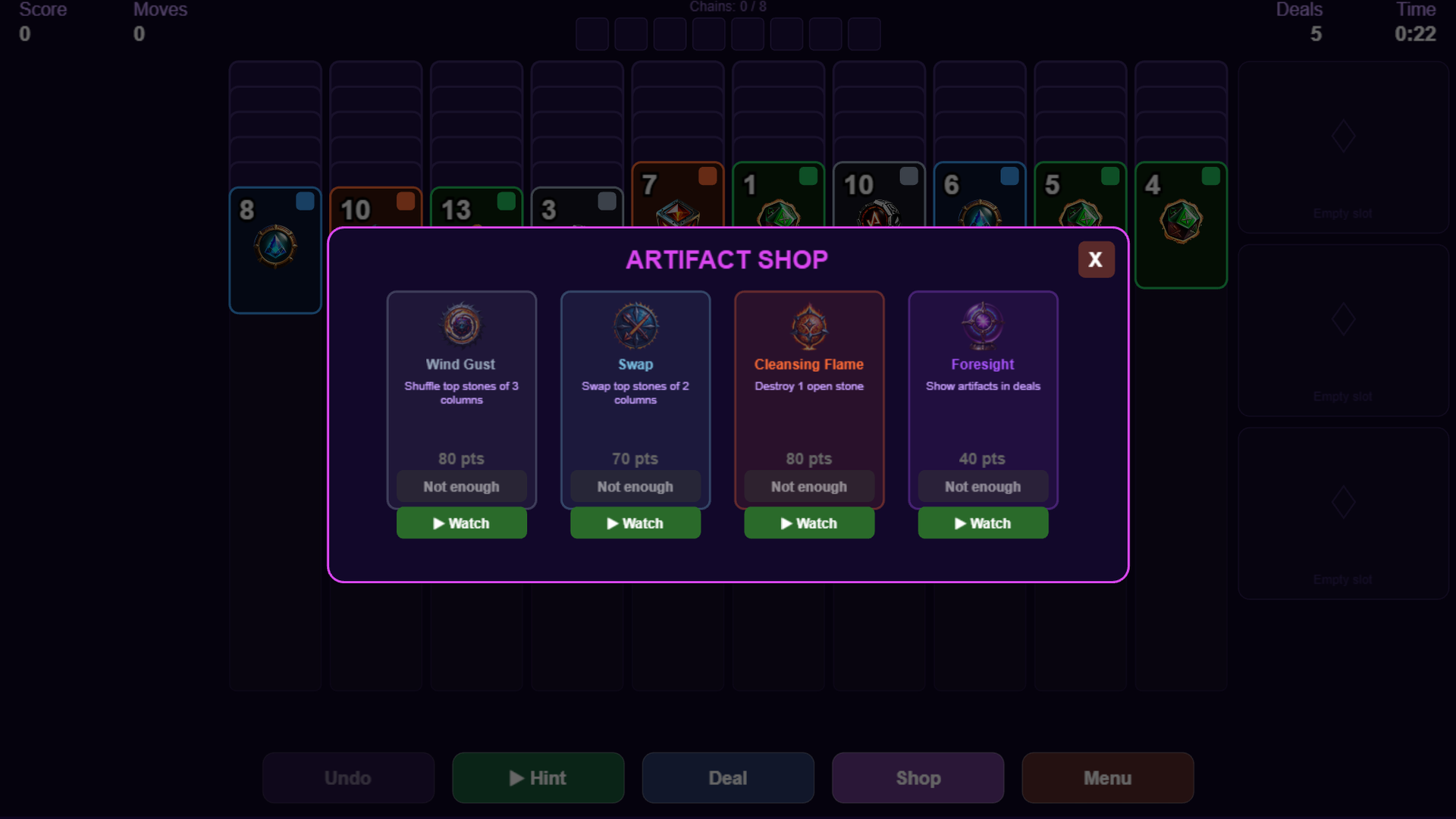Open the Menu
This screenshot has height=819, width=1456.
pyautogui.click(x=1107, y=777)
